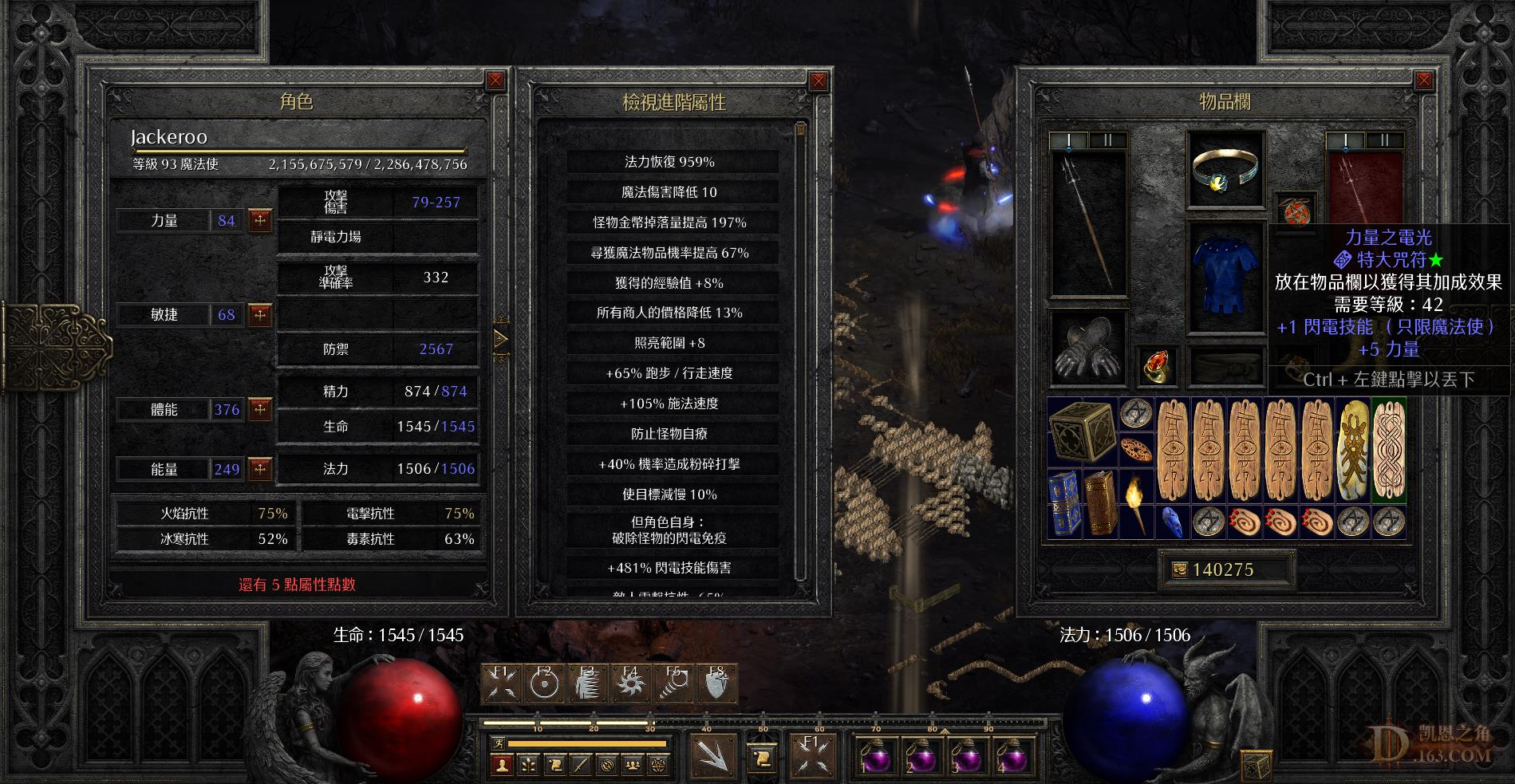Toggle the run/walk button by stamina bar
Image resolution: width=1515 pixels, height=784 pixels.
pos(496,743)
